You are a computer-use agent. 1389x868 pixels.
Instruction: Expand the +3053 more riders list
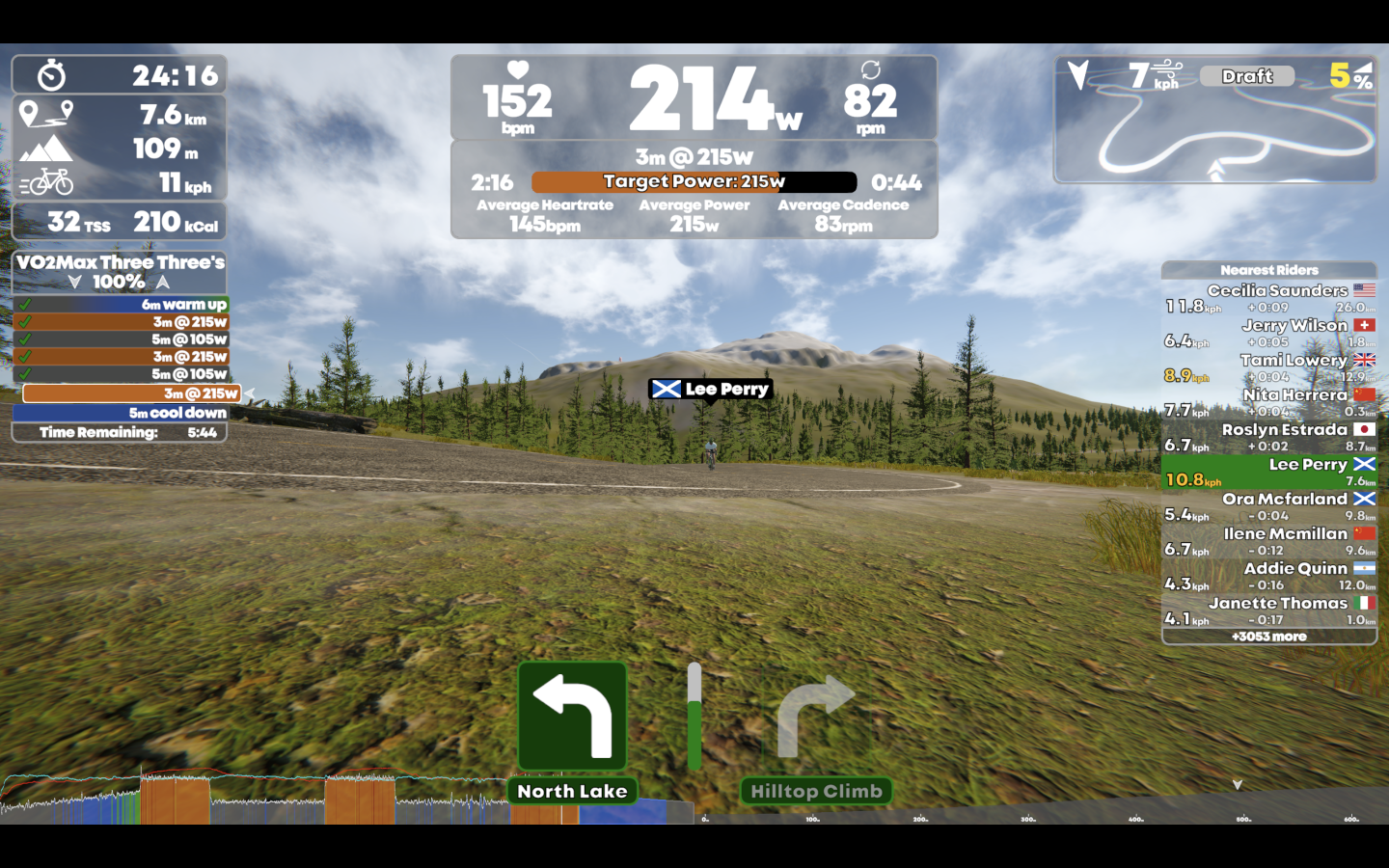pyautogui.click(x=1268, y=637)
